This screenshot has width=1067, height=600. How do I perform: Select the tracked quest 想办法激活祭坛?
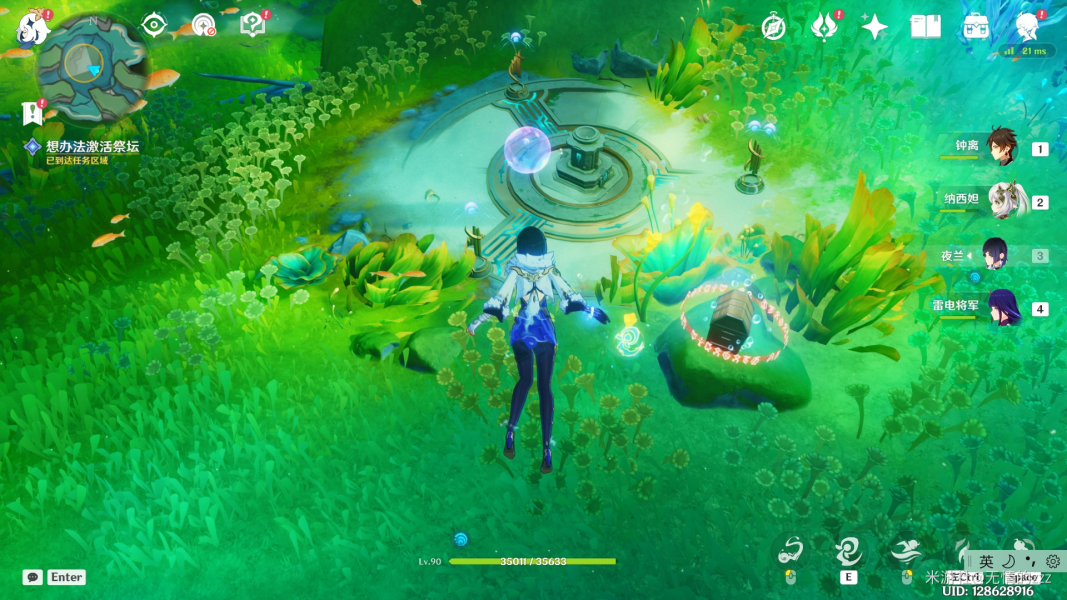pyautogui.click(x=92, y=147)
